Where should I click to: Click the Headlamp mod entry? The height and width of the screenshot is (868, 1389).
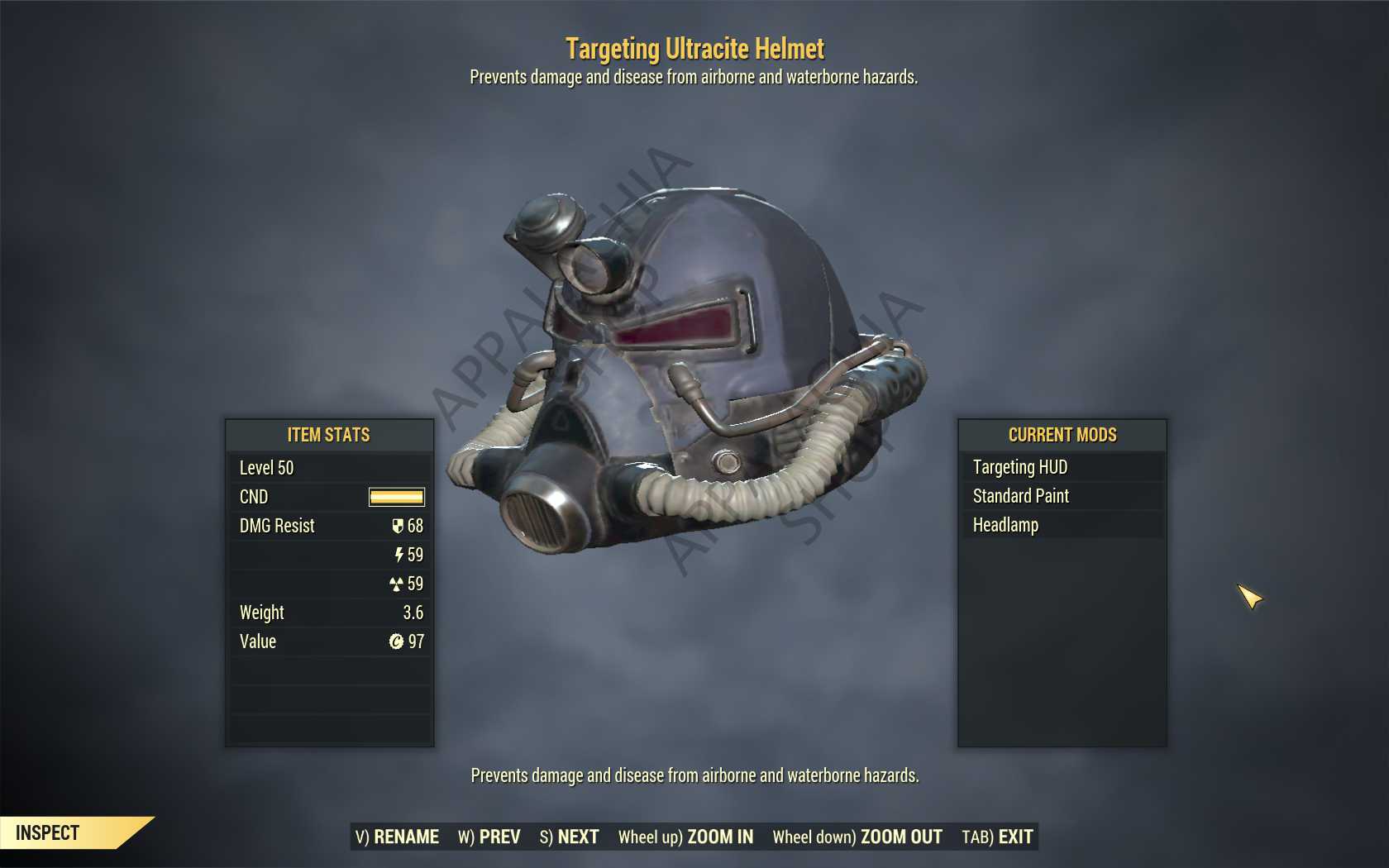click(1062, 525)
